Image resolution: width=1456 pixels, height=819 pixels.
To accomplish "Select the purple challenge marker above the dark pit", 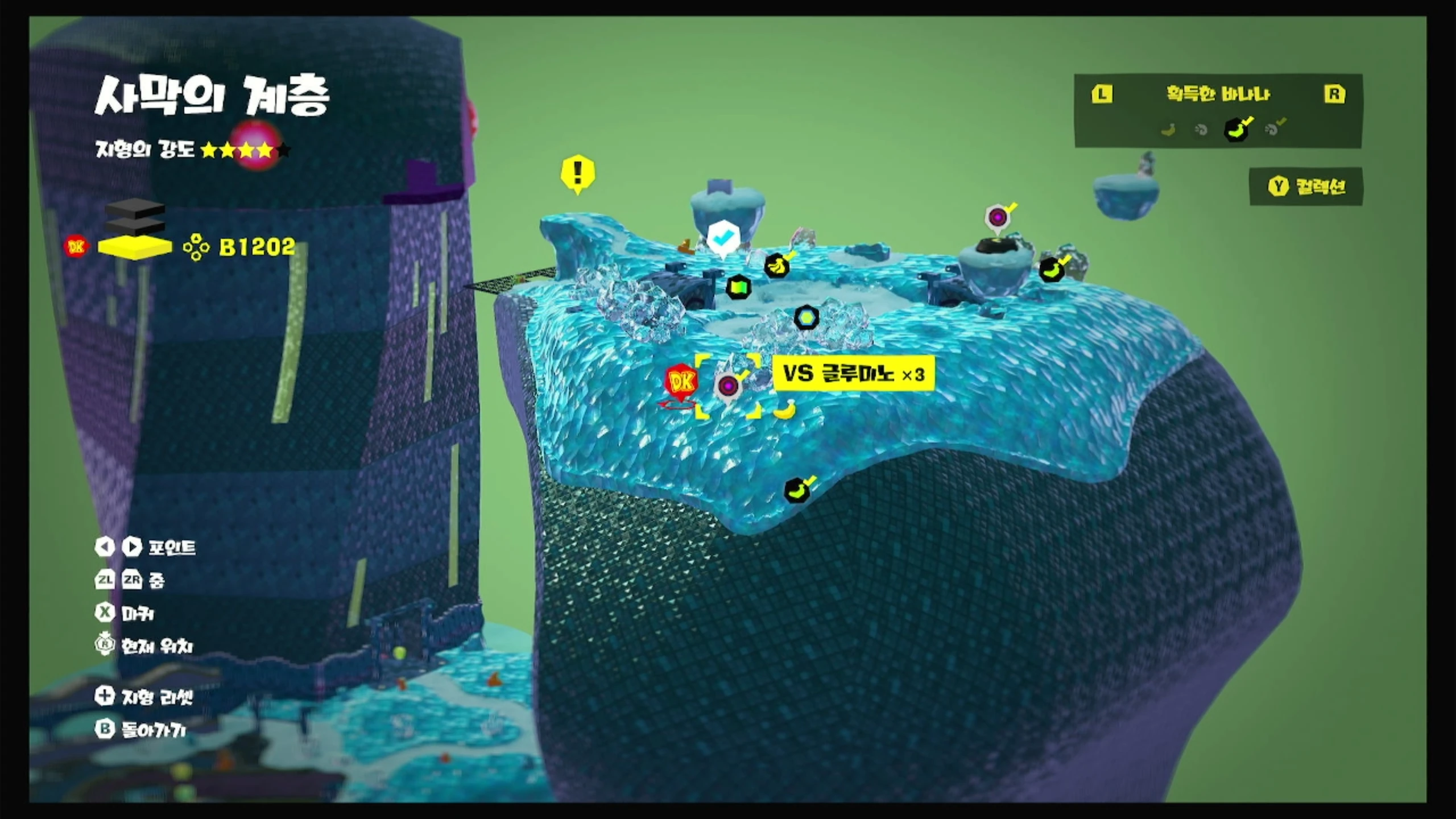I will [x=997, y=217].
